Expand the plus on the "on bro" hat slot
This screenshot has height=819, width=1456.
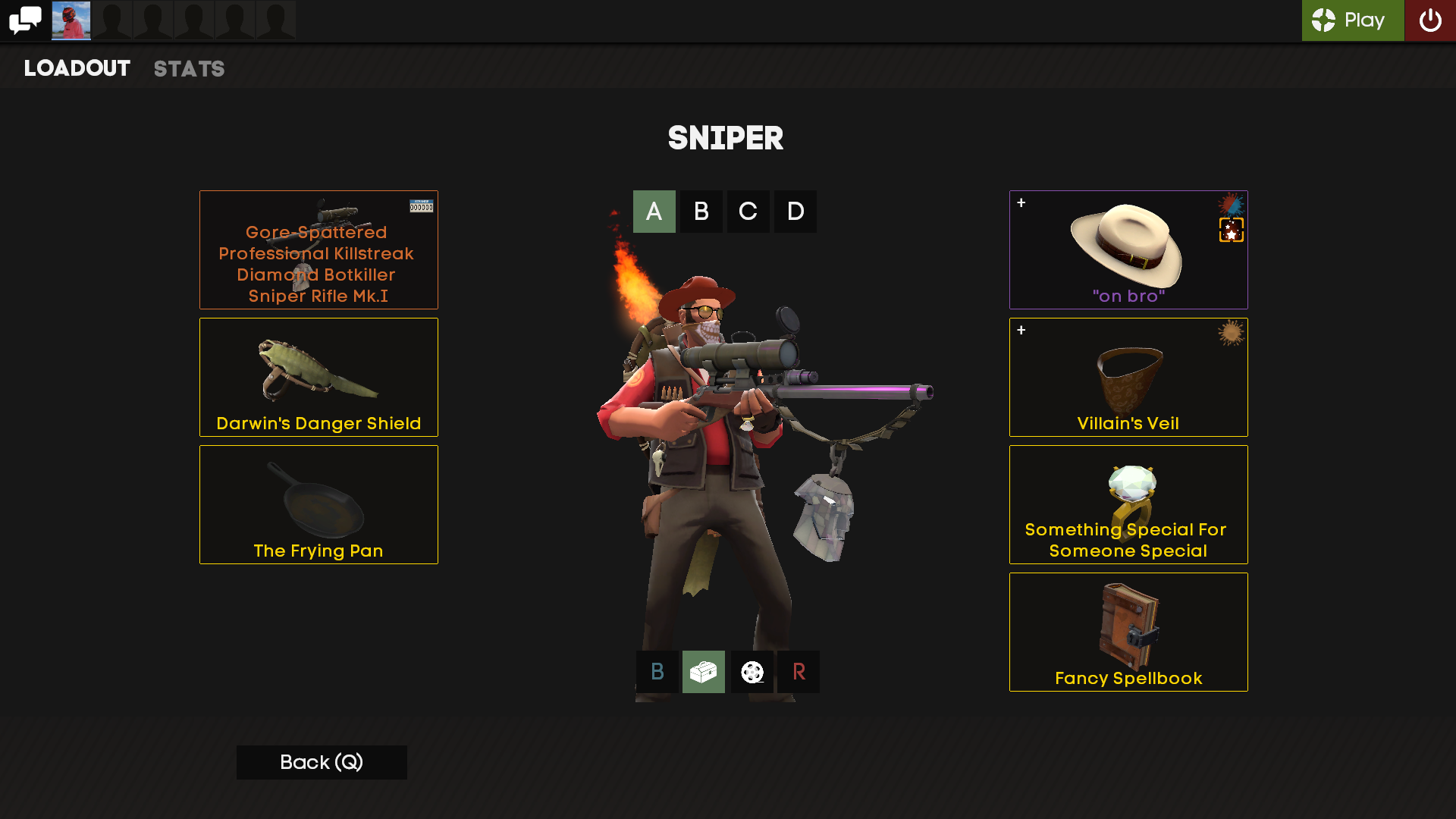click(x=1021, y=202)
